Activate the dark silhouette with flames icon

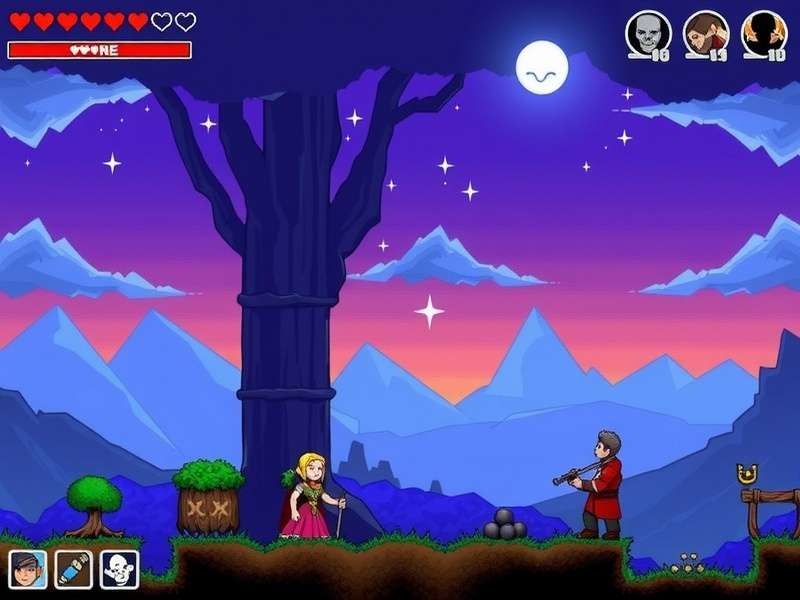[x=763, y=33]
